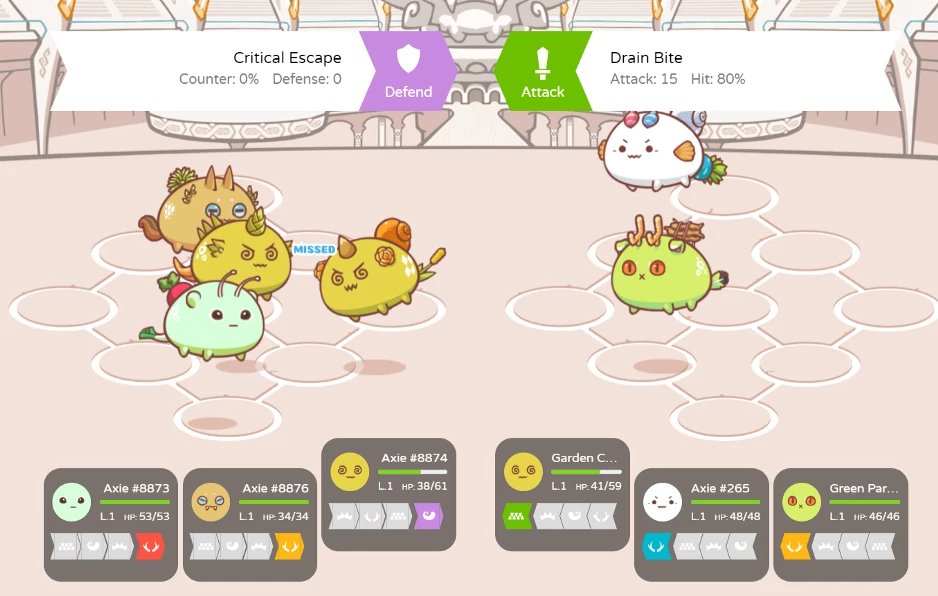
Task: Click the purple Defend badge
Action: point(408,70)
